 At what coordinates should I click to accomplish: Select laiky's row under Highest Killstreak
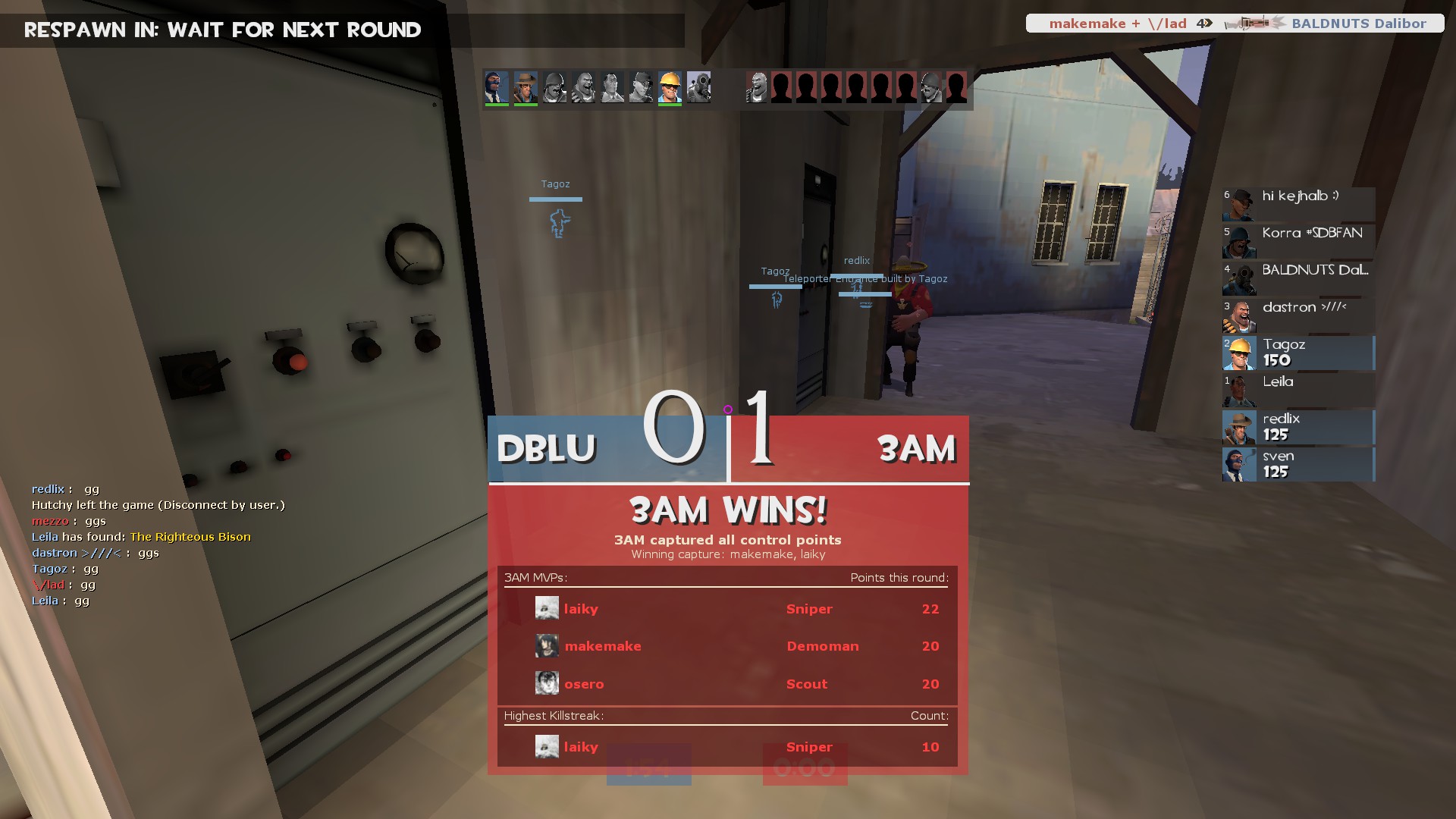click(726, 747)
